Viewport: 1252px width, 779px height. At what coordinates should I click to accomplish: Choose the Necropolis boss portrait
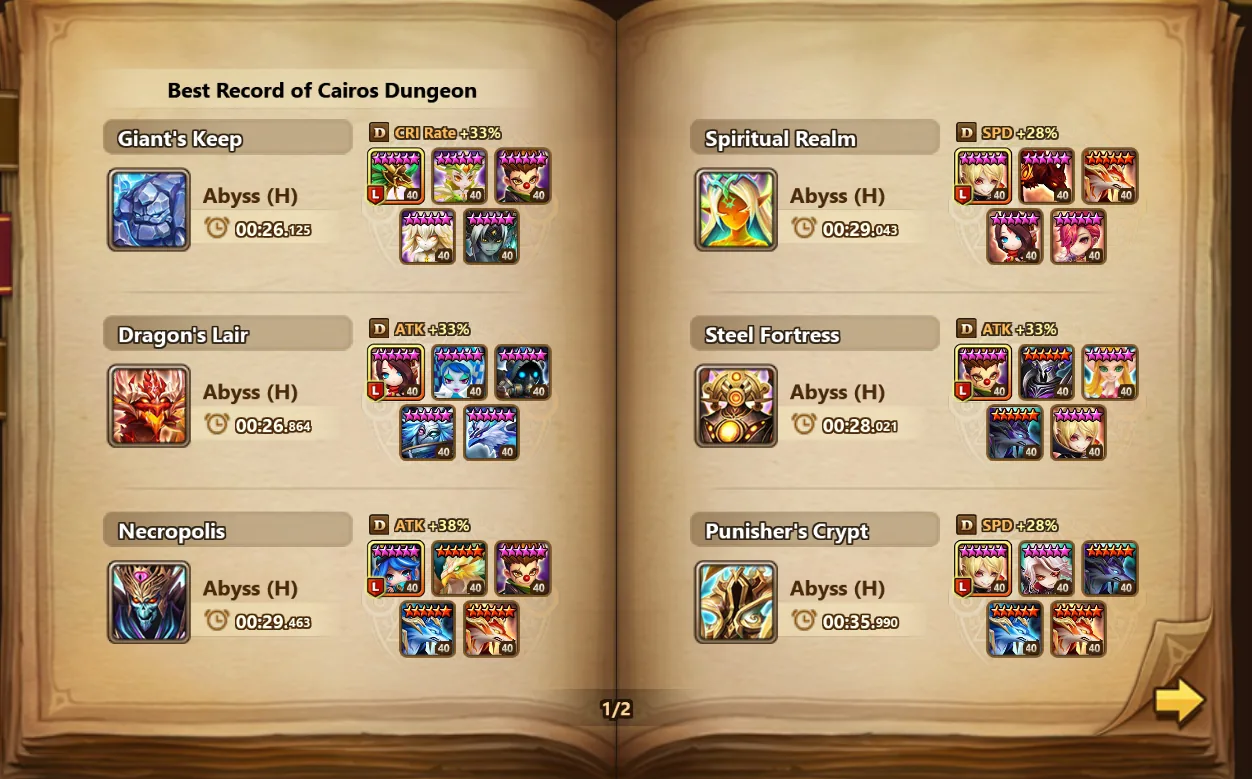[149, 601]
